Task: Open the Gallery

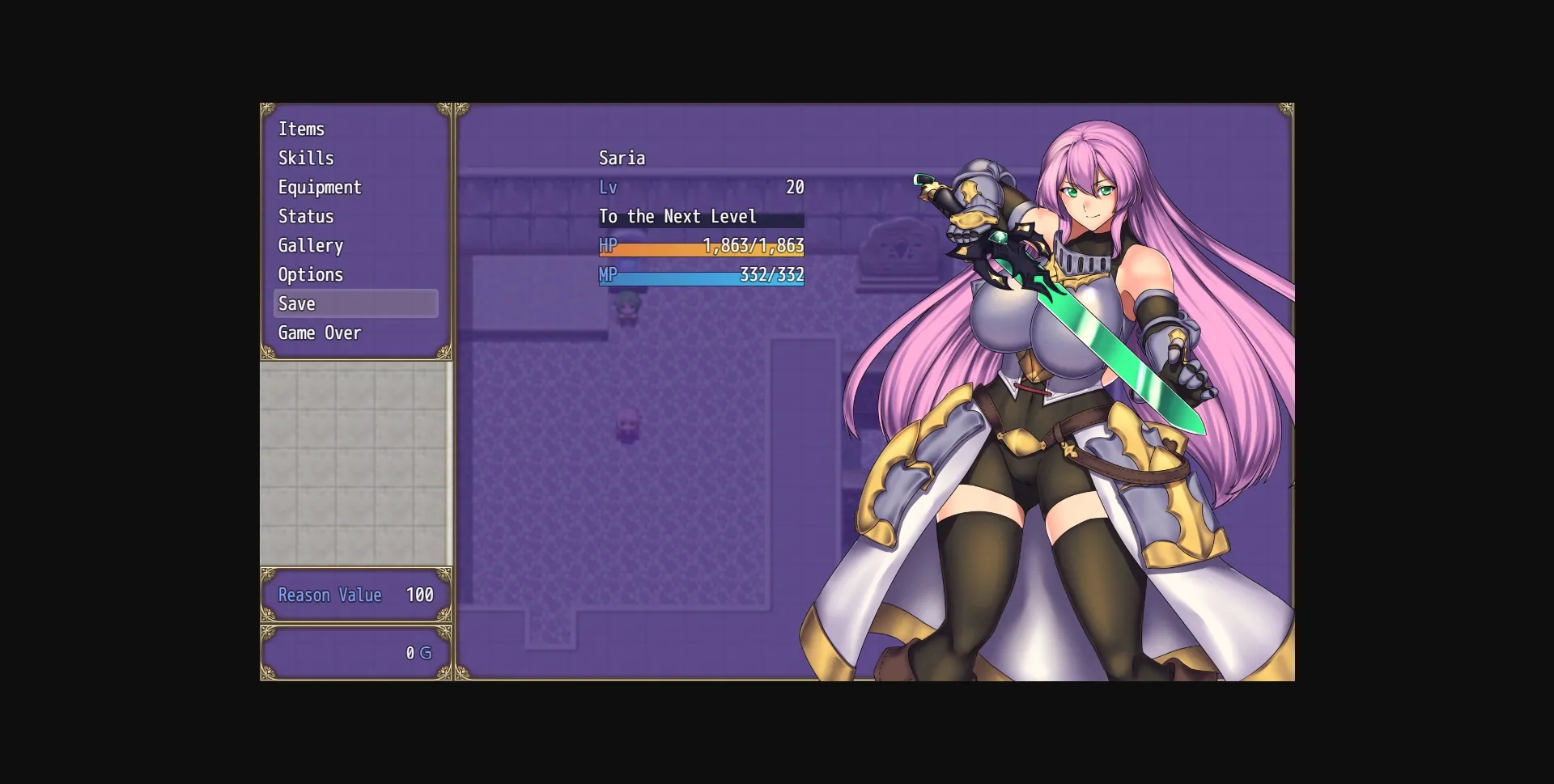Action: [x=310, y=245]
